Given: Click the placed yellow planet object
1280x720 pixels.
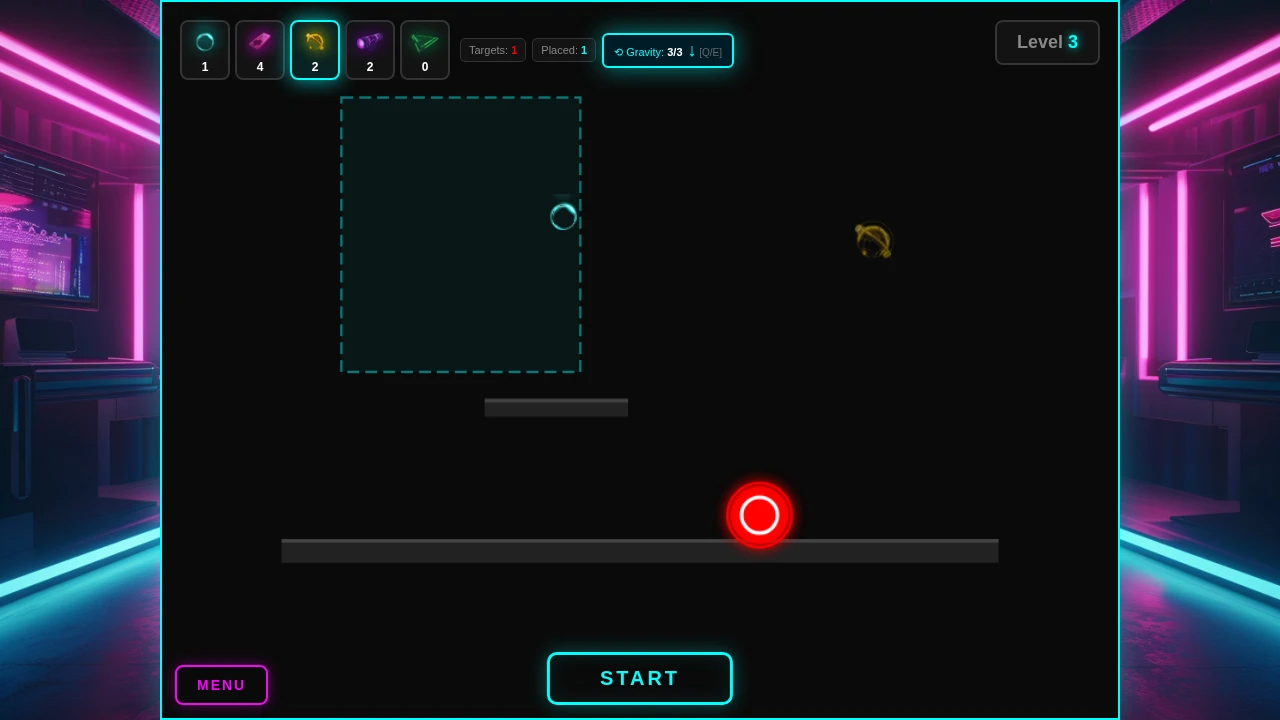Looking at the screenshot, I should [x=871, y=240].
